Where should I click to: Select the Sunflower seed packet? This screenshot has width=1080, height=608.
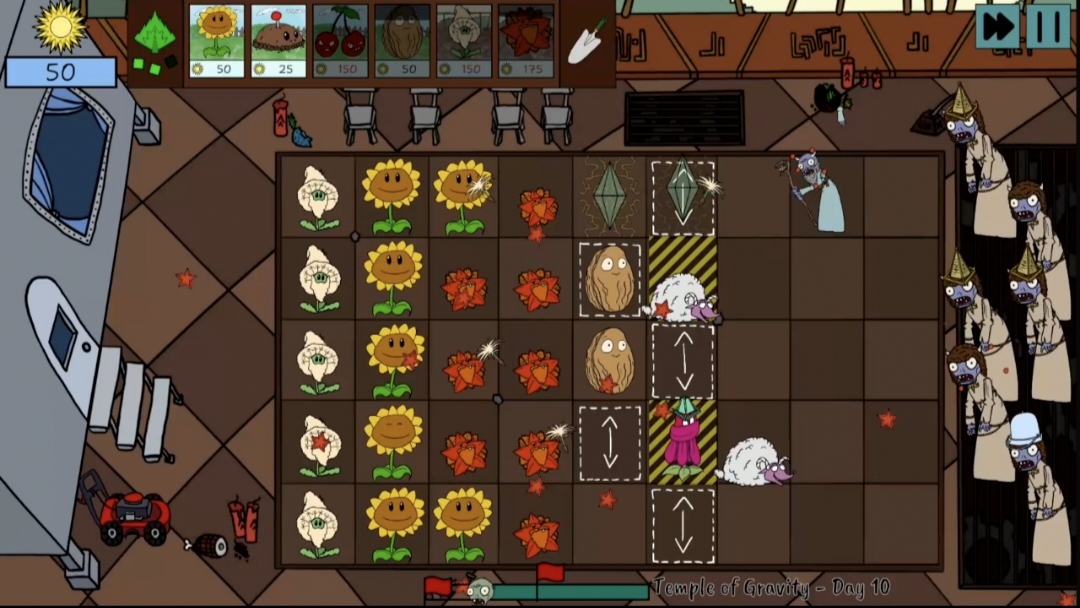217,41
